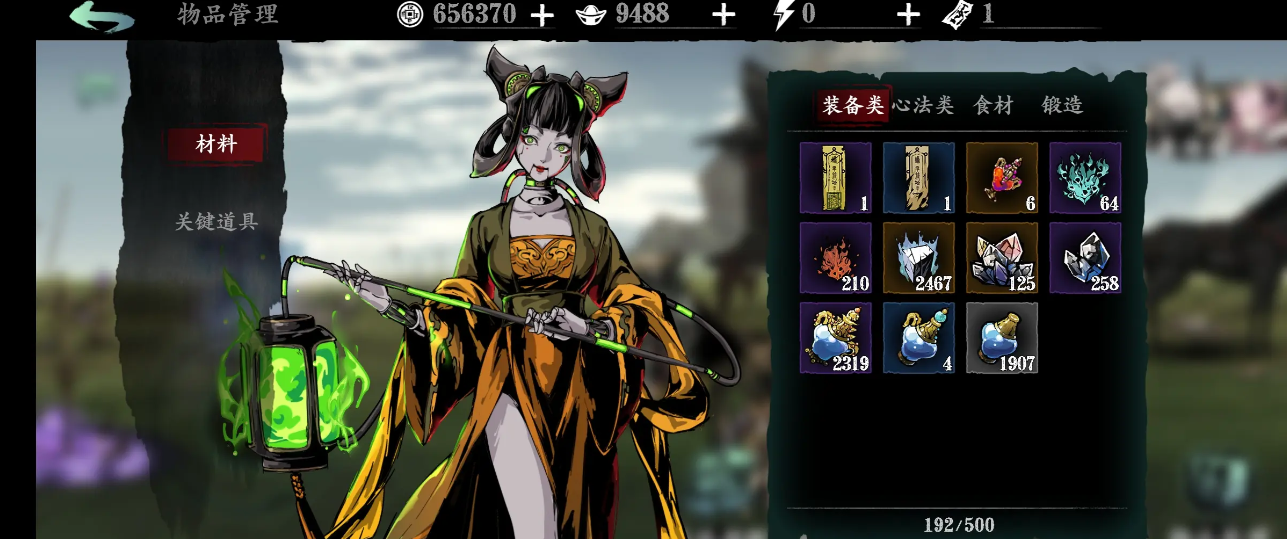Pick the ice crystal item with count 2467
Viewport: 1287px width, 539px height.
tap(919, 258)
